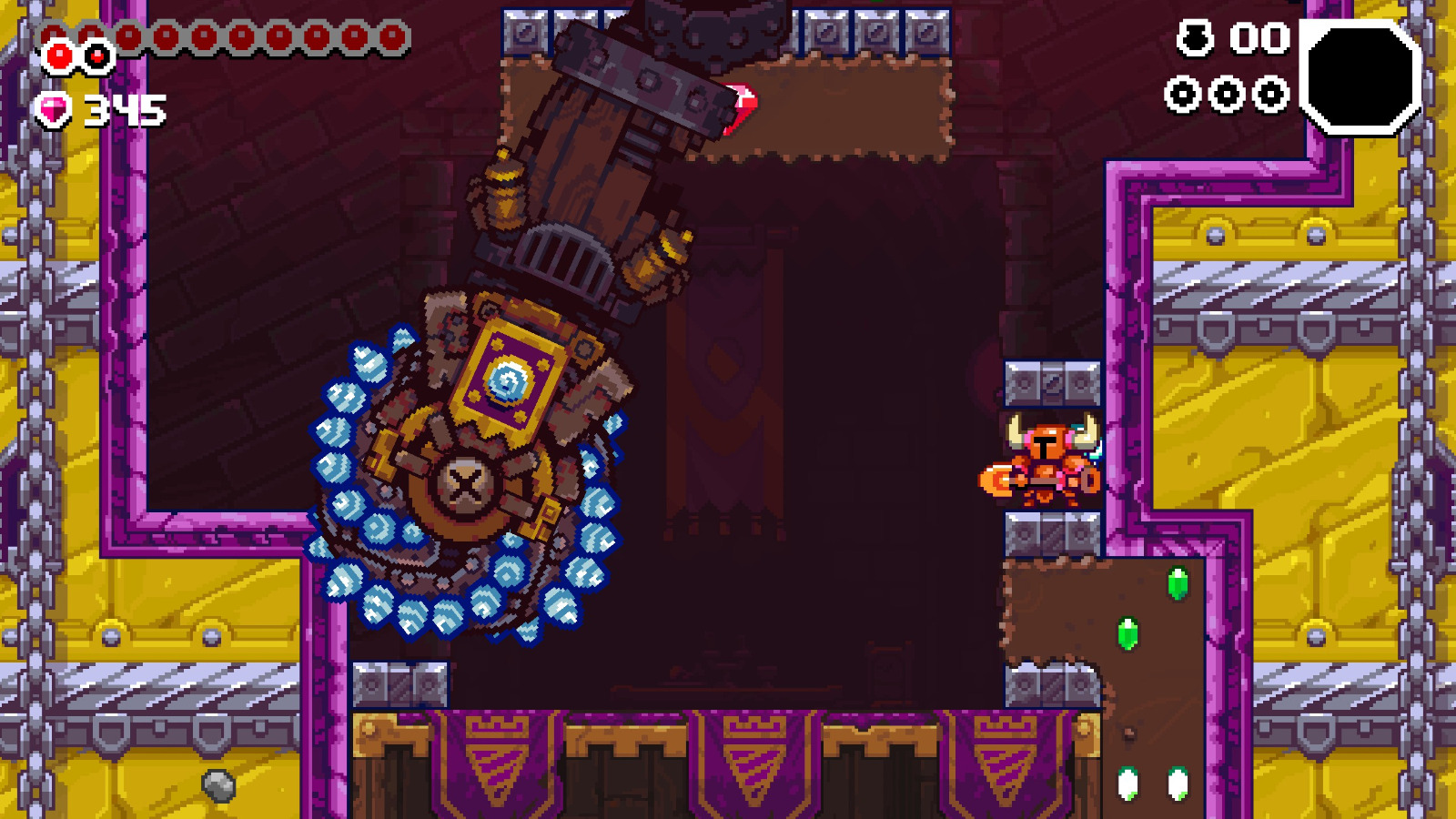Click the leftmost cog icon in top-right HUD
Image resolution: width=1456 pixels, height=819 pixels.
[1185, 91]
